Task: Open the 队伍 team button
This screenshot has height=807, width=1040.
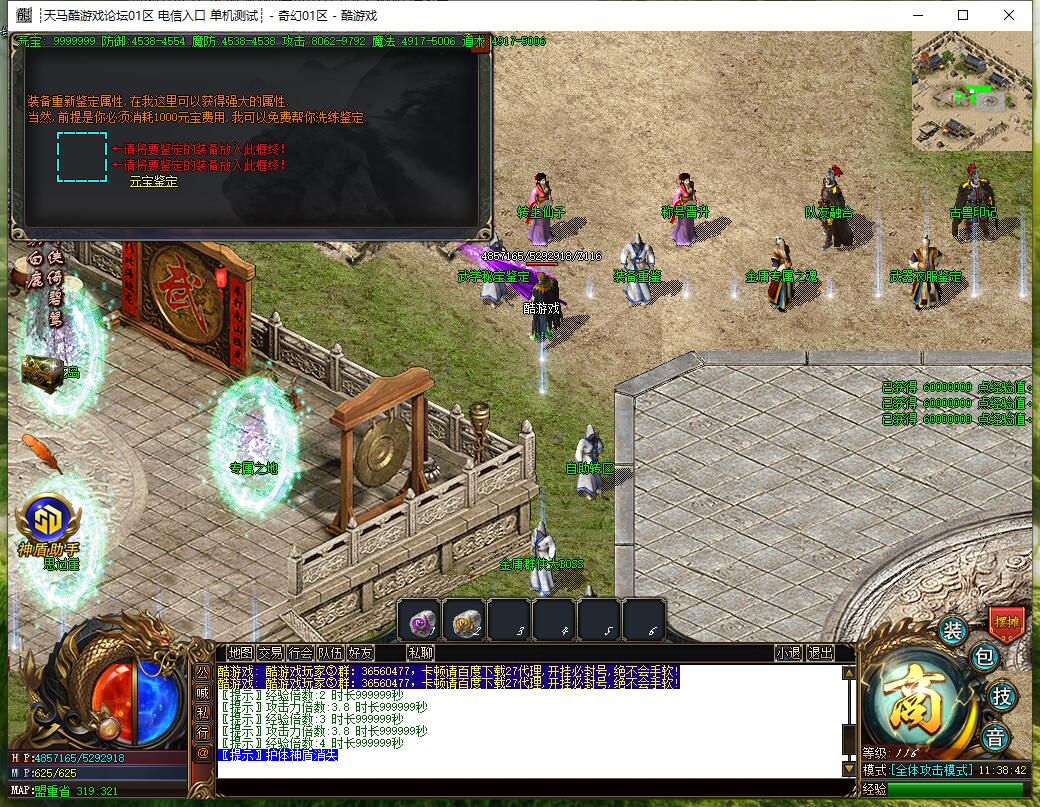Action: [330, 653]
